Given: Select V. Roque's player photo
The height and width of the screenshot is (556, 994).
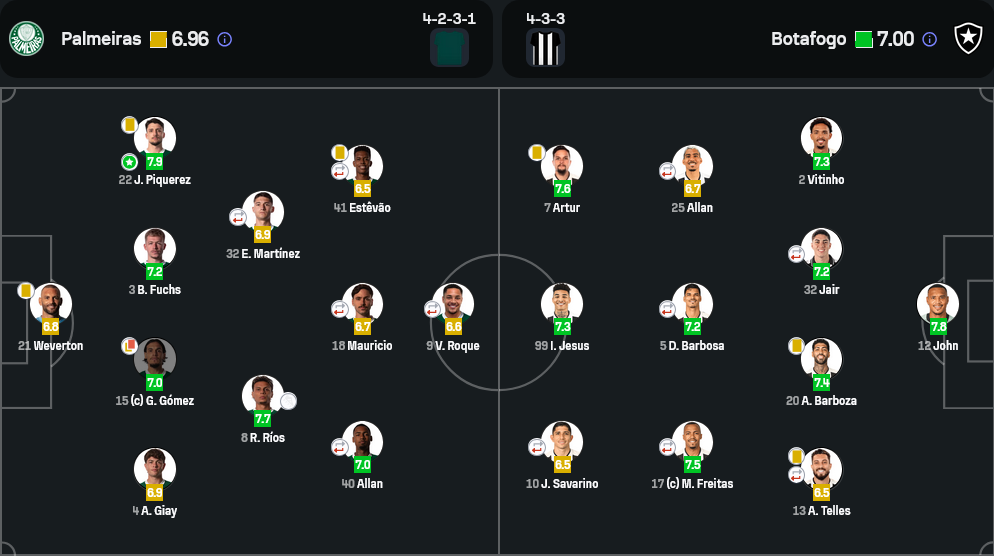Looking at the screenshot, I should pyautogui.click(x=453, y=304).
